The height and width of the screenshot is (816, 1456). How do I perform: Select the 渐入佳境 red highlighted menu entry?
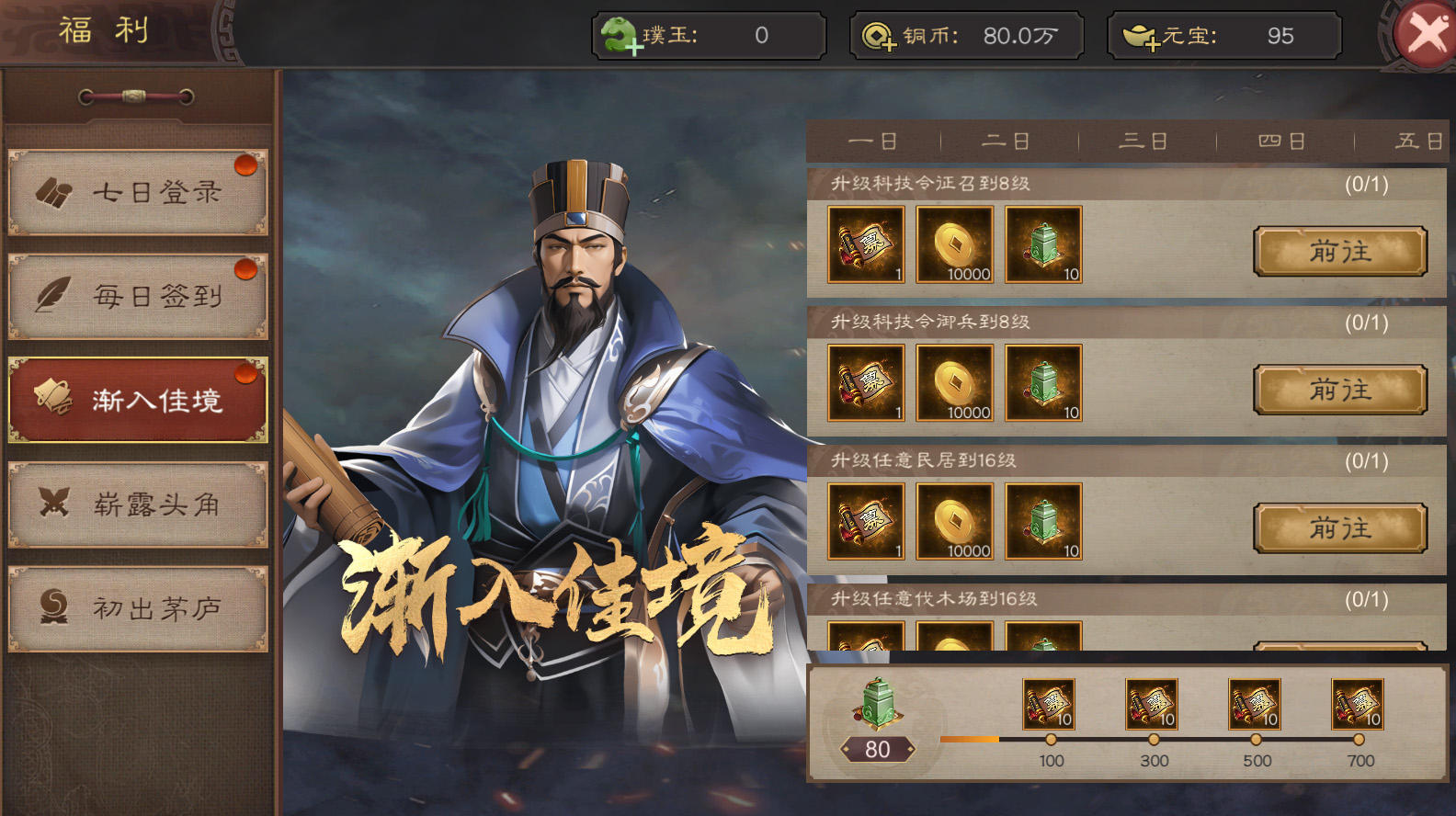click(x=138, y=399)
